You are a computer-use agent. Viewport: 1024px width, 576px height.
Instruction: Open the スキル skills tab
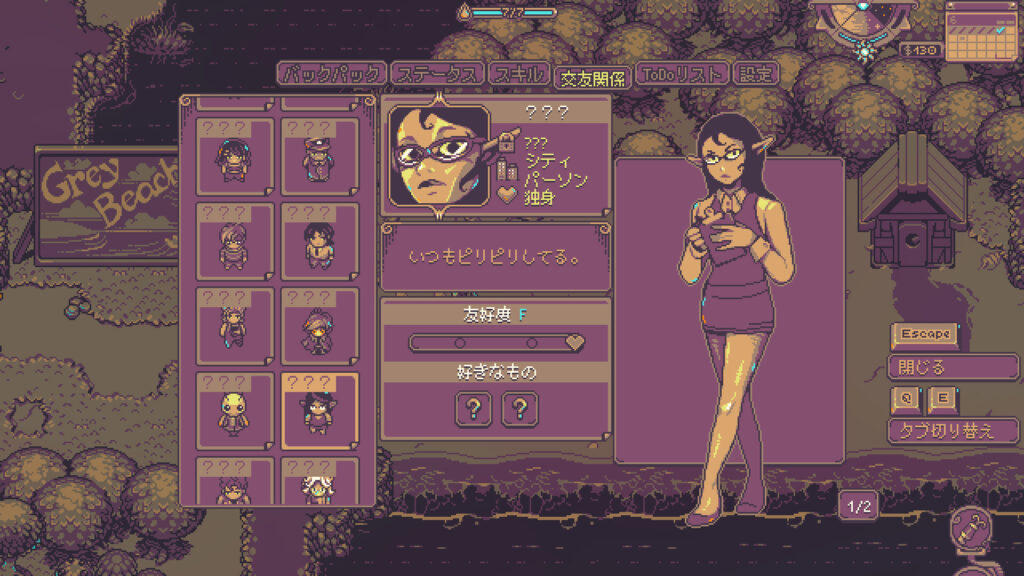click(x=518, y=74)
